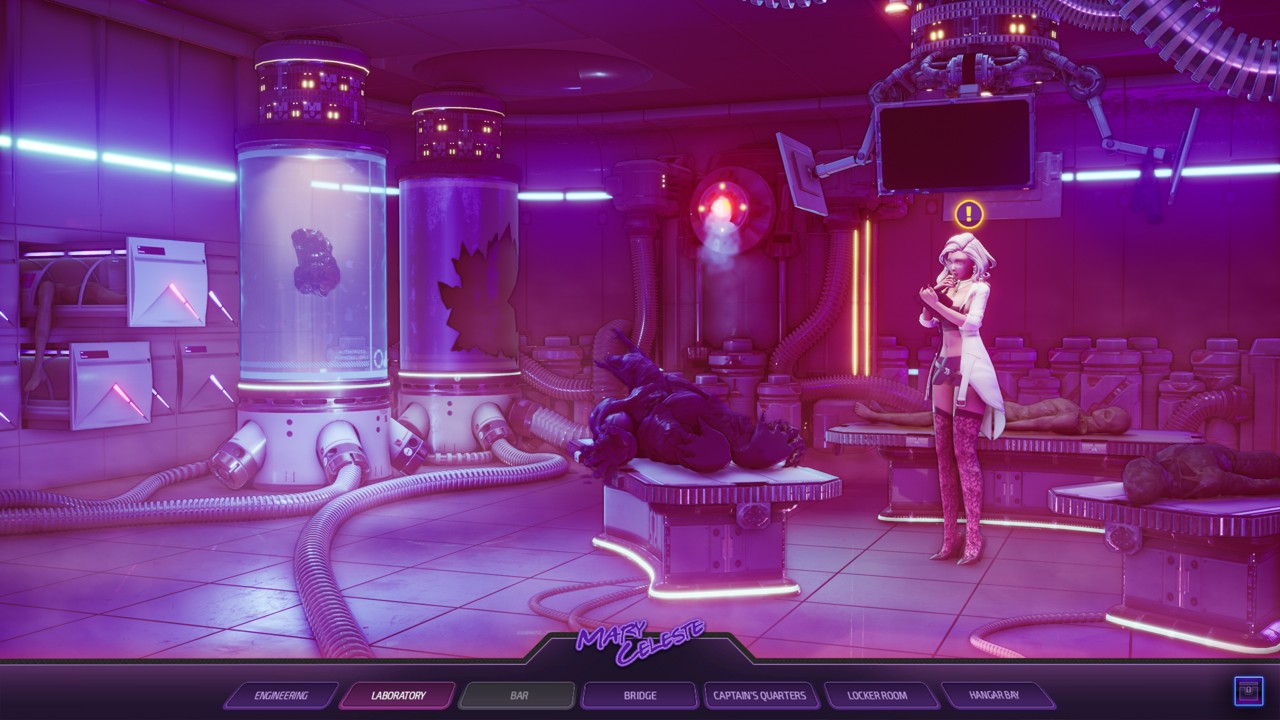Click the exclamation mark interaction marker
Image resolution: width=1280 pixels, height=720 pixels.
tap(969, 213)
